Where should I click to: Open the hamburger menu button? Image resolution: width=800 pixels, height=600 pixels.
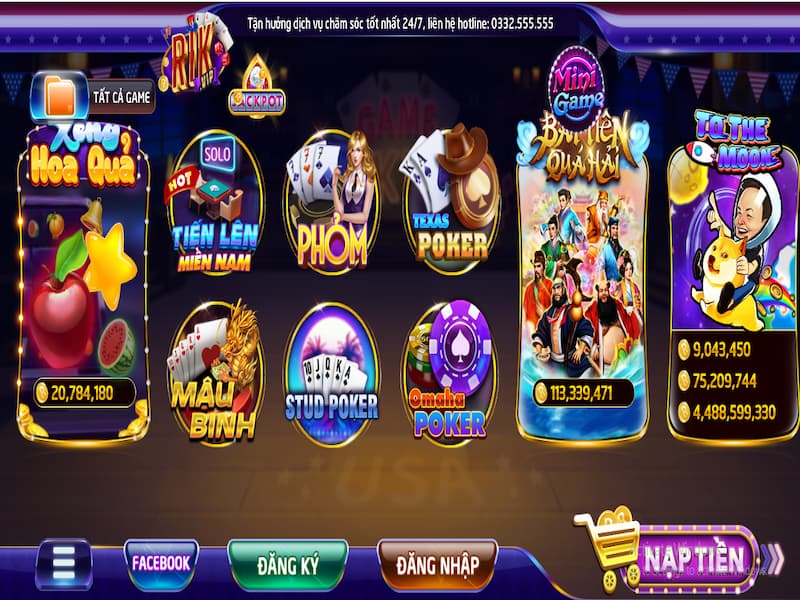[x=64, y=565]
